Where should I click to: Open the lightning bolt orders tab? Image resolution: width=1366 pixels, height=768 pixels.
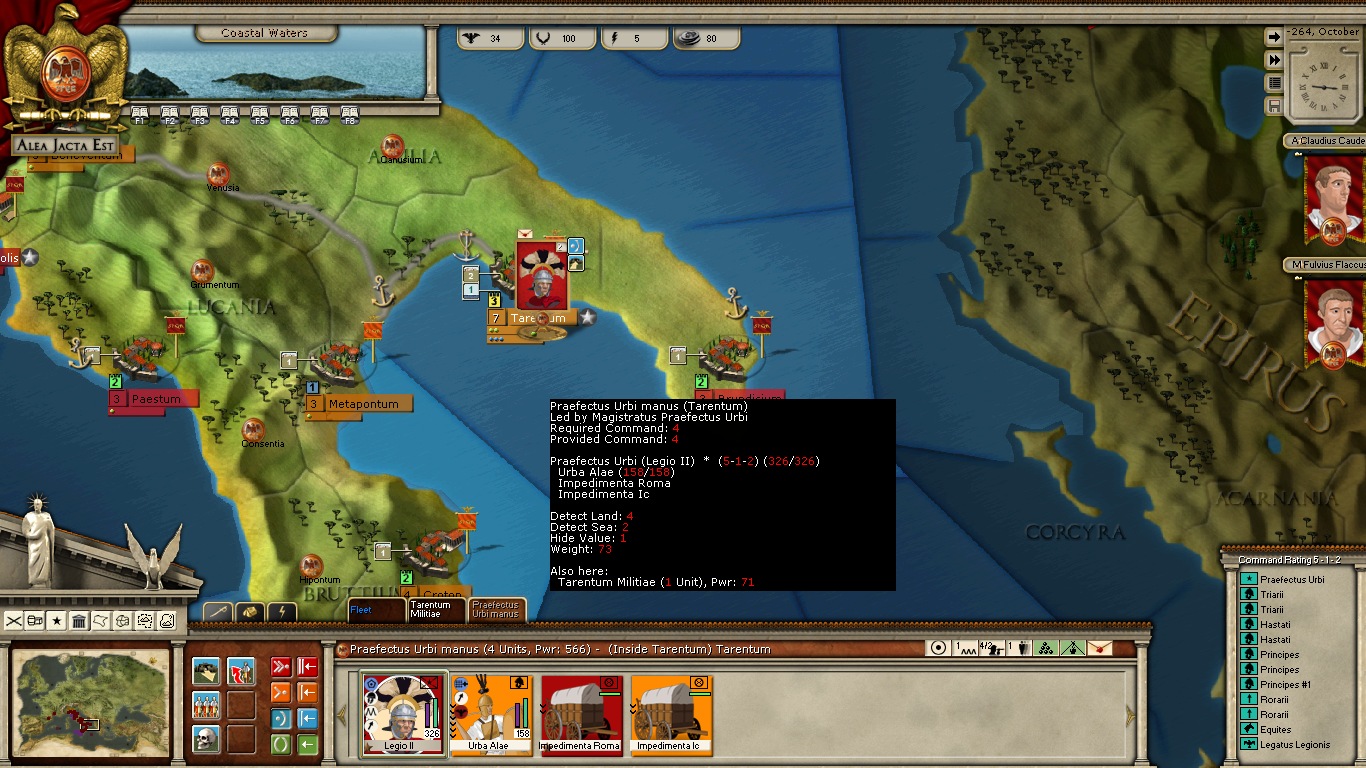283,611
